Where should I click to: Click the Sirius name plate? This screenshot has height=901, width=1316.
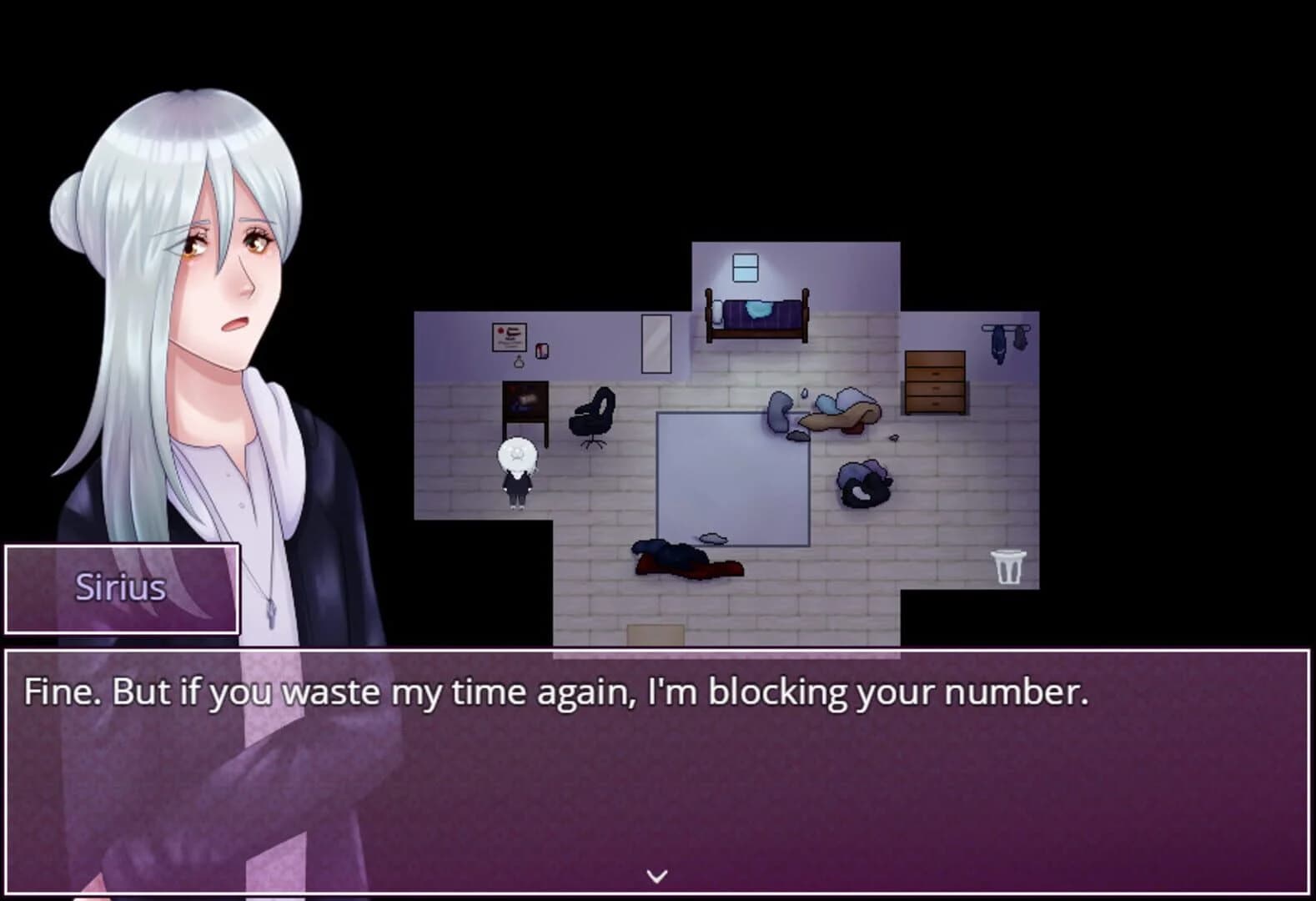tap(122, 589)
